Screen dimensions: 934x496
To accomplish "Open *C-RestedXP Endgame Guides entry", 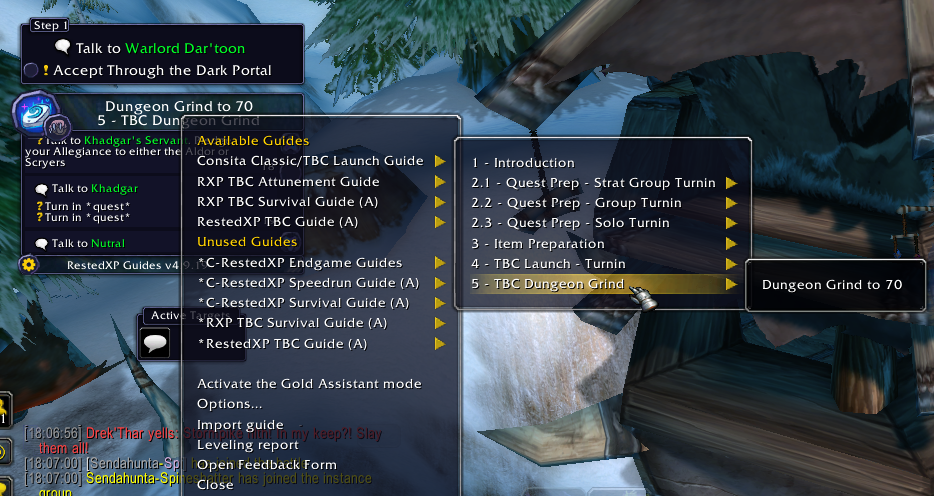I will click(300, 263).
